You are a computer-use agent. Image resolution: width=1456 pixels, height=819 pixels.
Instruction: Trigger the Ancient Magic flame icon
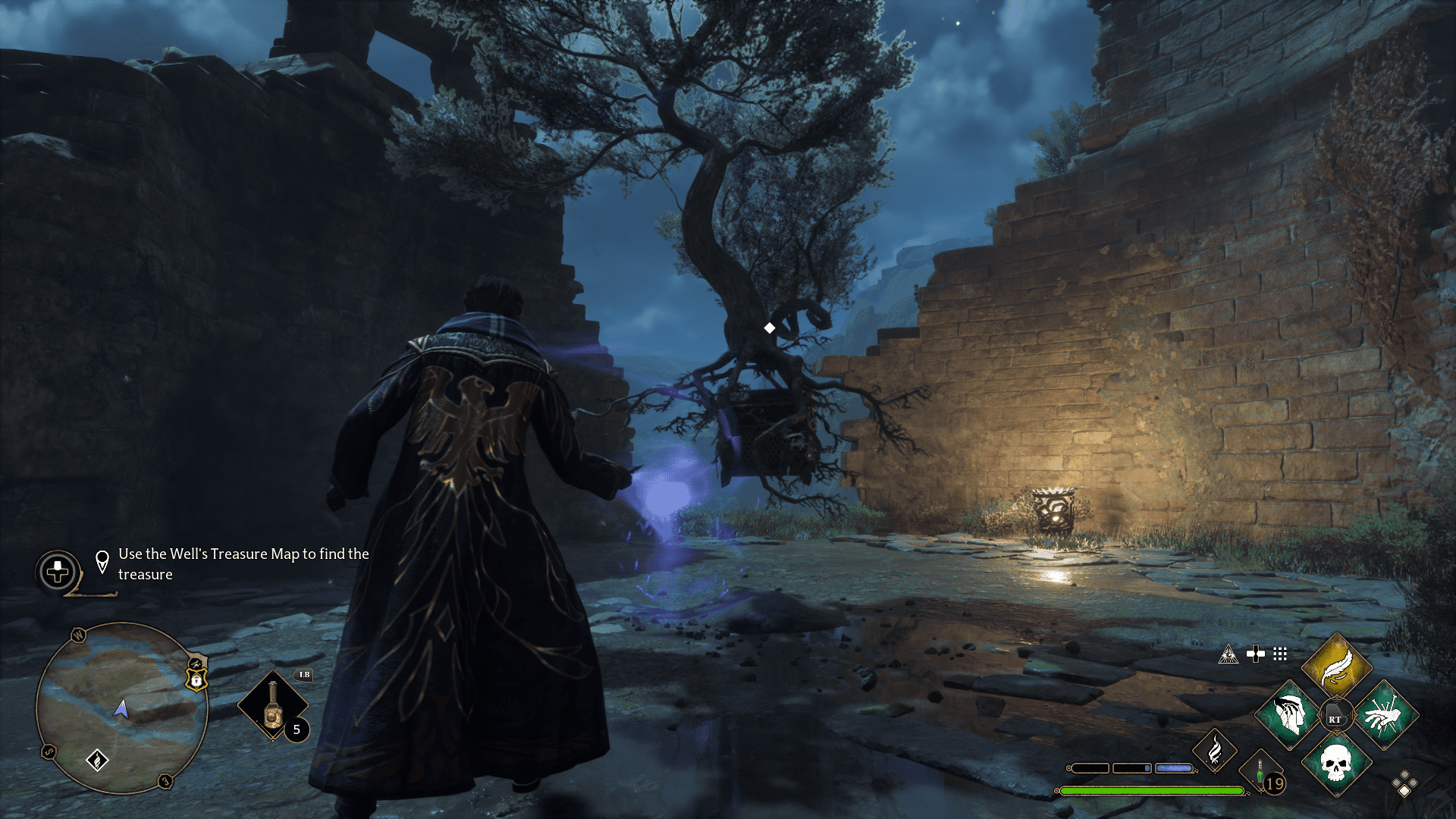tap(1214, 750)
